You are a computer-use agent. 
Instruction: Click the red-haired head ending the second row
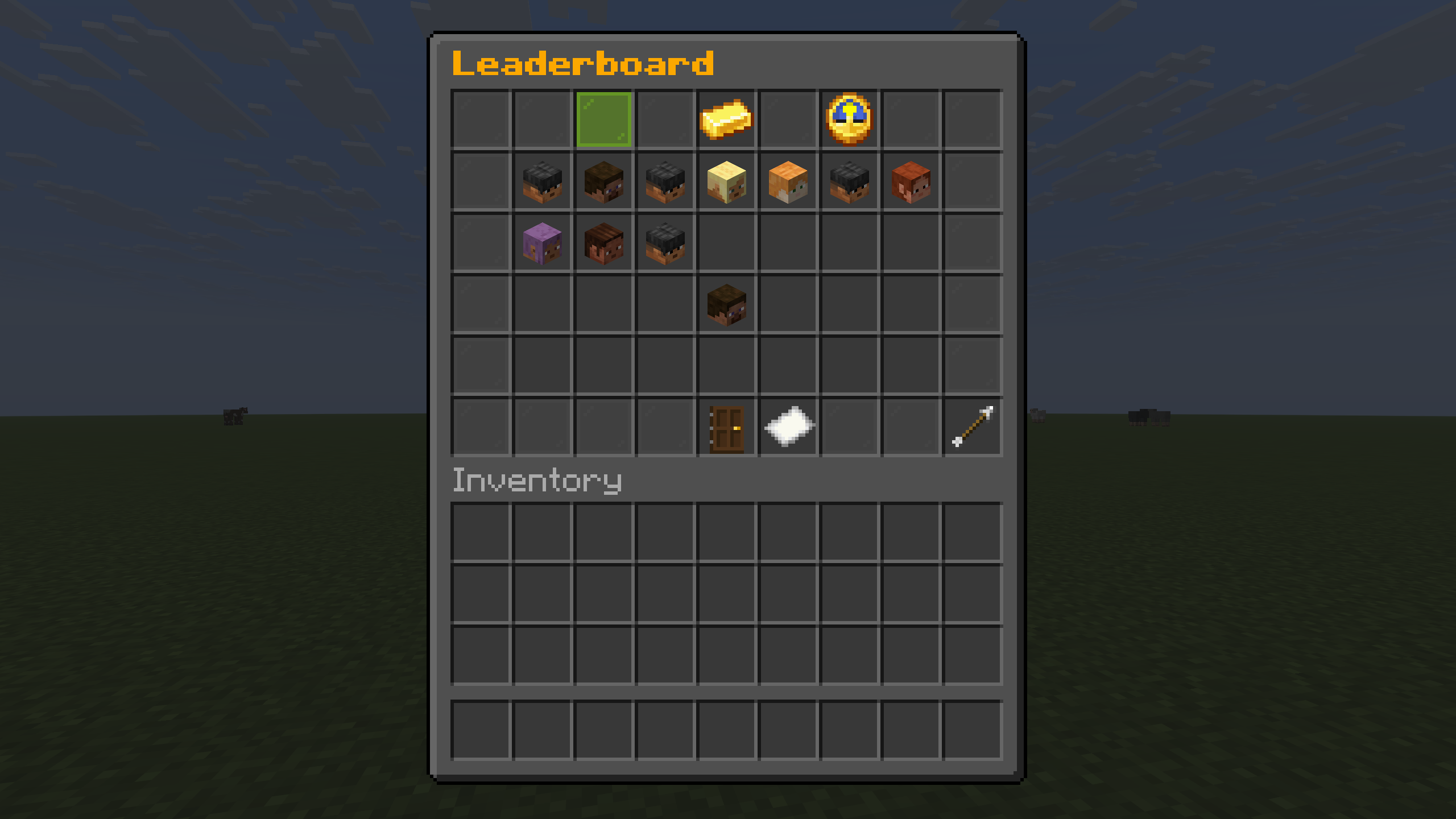[x=910, y=182]
